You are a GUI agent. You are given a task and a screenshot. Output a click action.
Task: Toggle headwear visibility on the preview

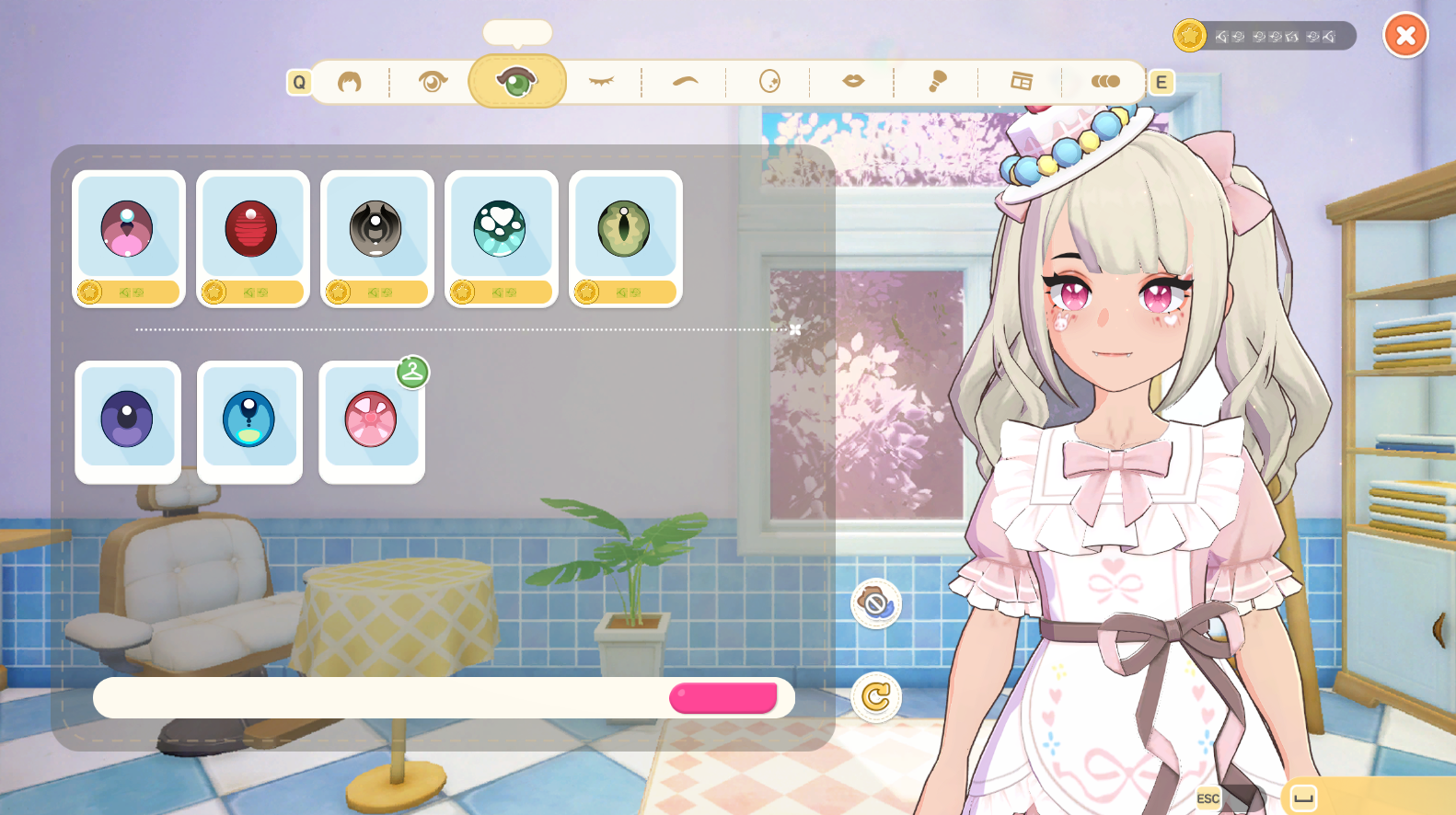coord(877,603)
